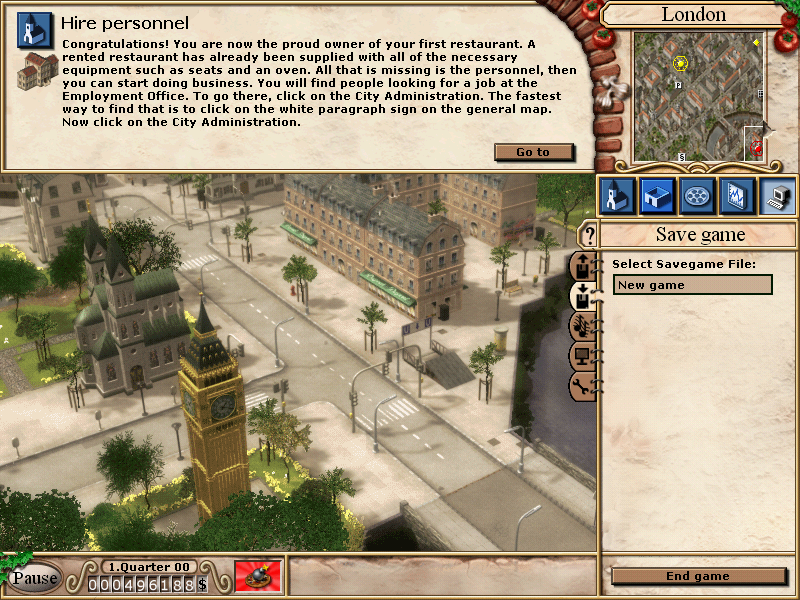This screenshot has width=800, height=600.
Task: End the current game
Action: pos(697,576)
